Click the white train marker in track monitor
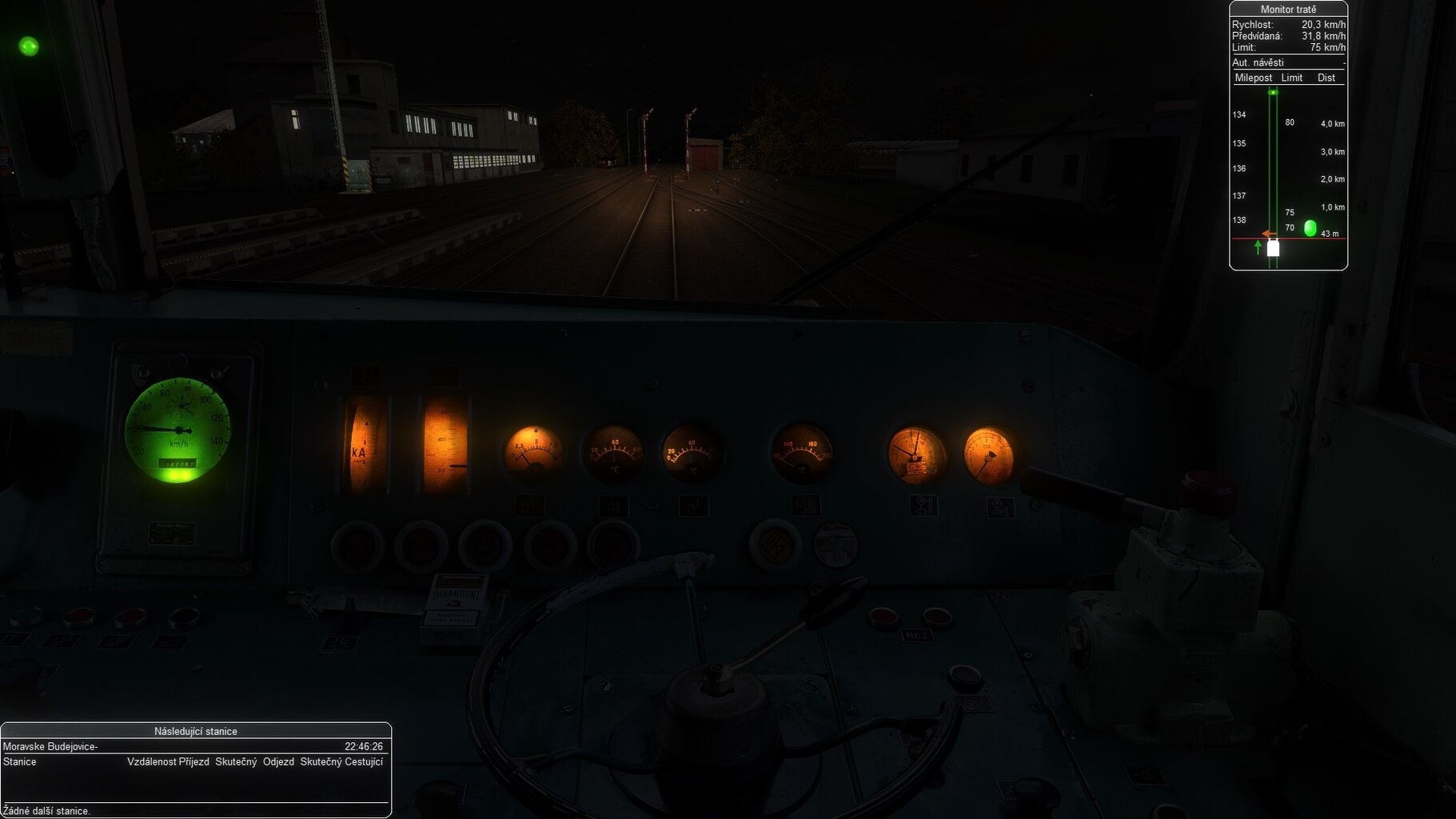Image resolution: width=1456 pixels, height=819 pixels. click(x=1273, y=249)
